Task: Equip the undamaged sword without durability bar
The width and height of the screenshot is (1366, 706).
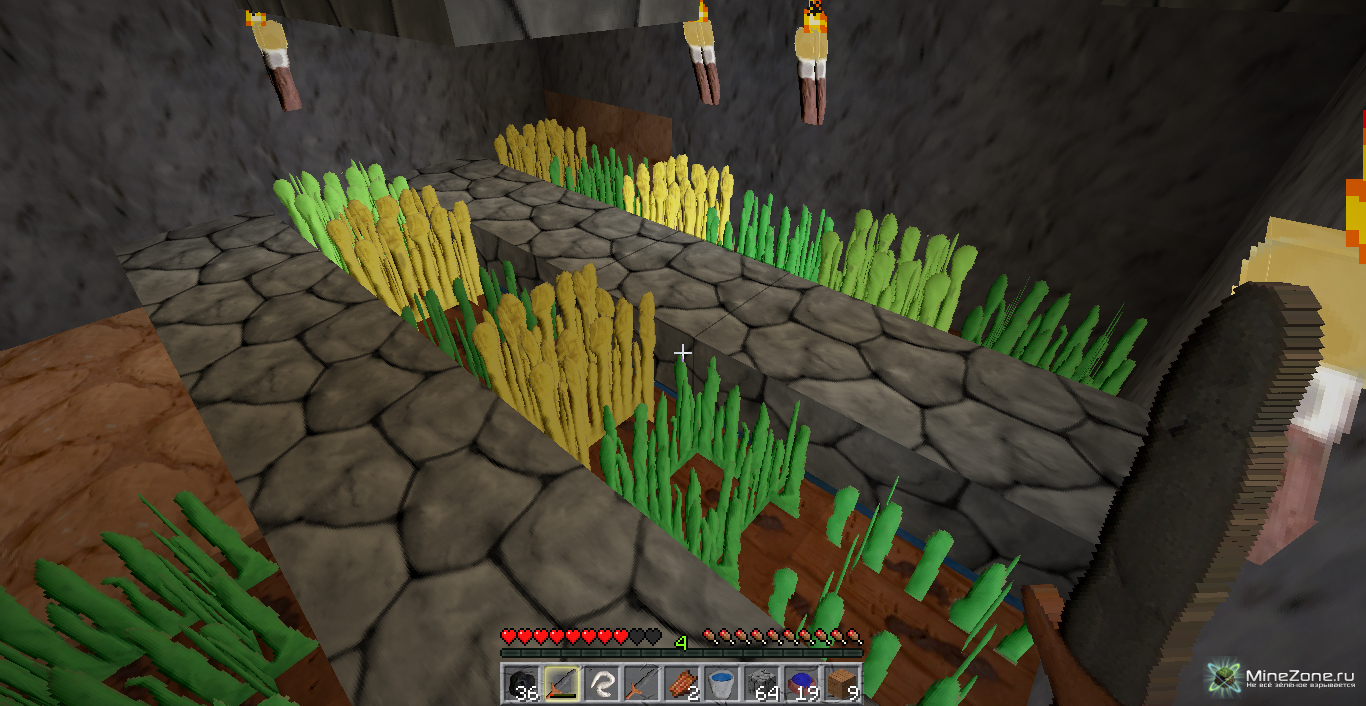Action: click(641, 684)
